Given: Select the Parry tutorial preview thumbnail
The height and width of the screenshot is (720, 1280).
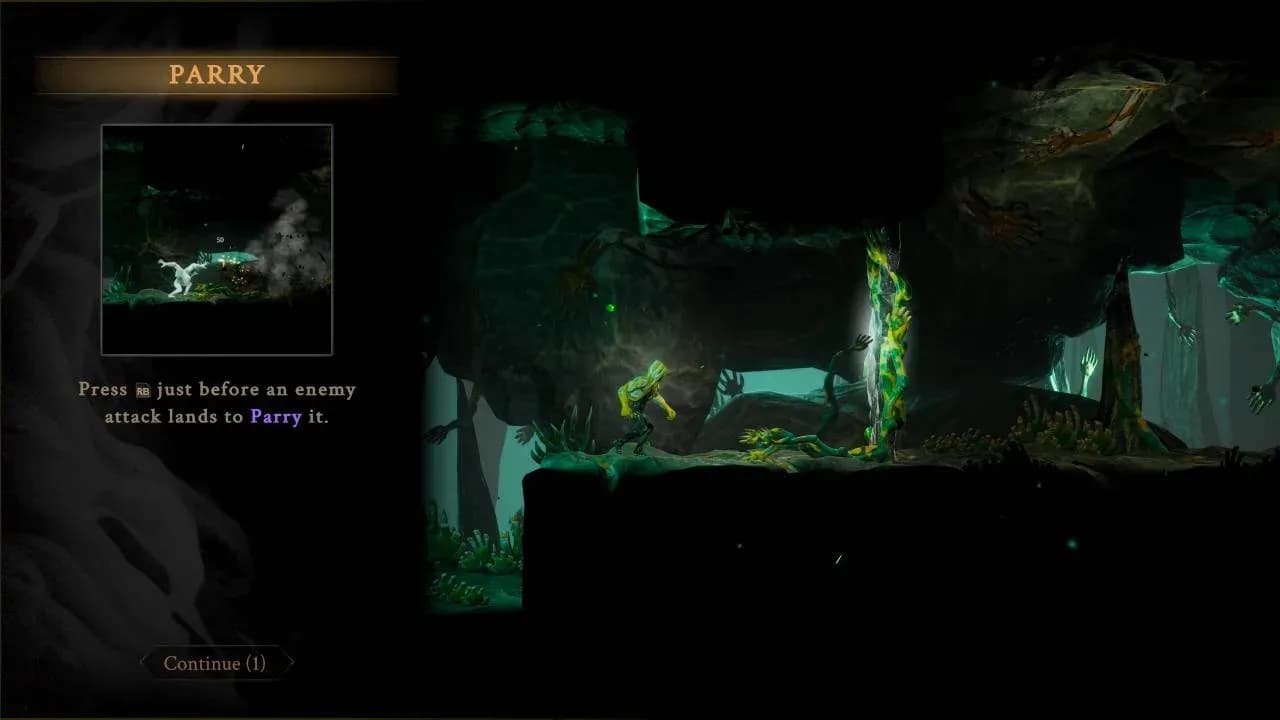Looking at the screenshot, I should click(x=217, y=240).
